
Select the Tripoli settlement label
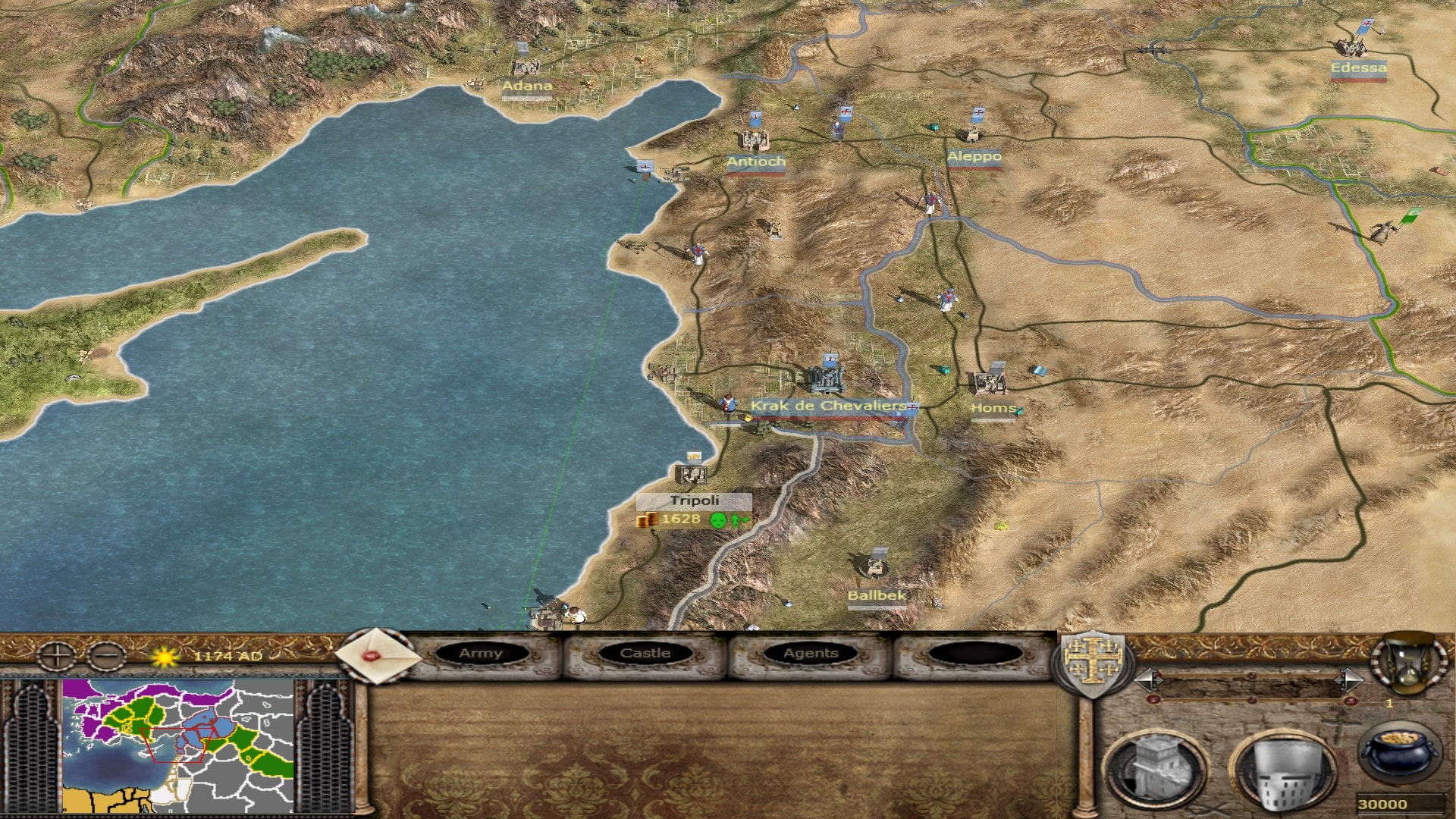click(x=694, y=501)
